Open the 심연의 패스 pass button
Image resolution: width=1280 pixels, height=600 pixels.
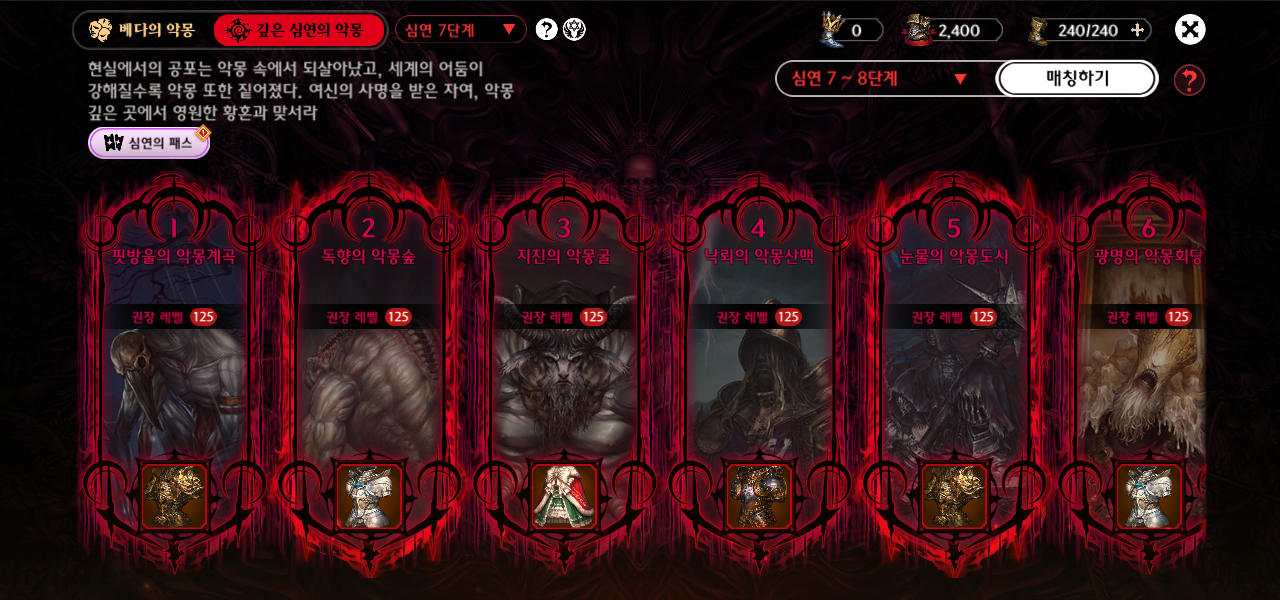(149, 143)
